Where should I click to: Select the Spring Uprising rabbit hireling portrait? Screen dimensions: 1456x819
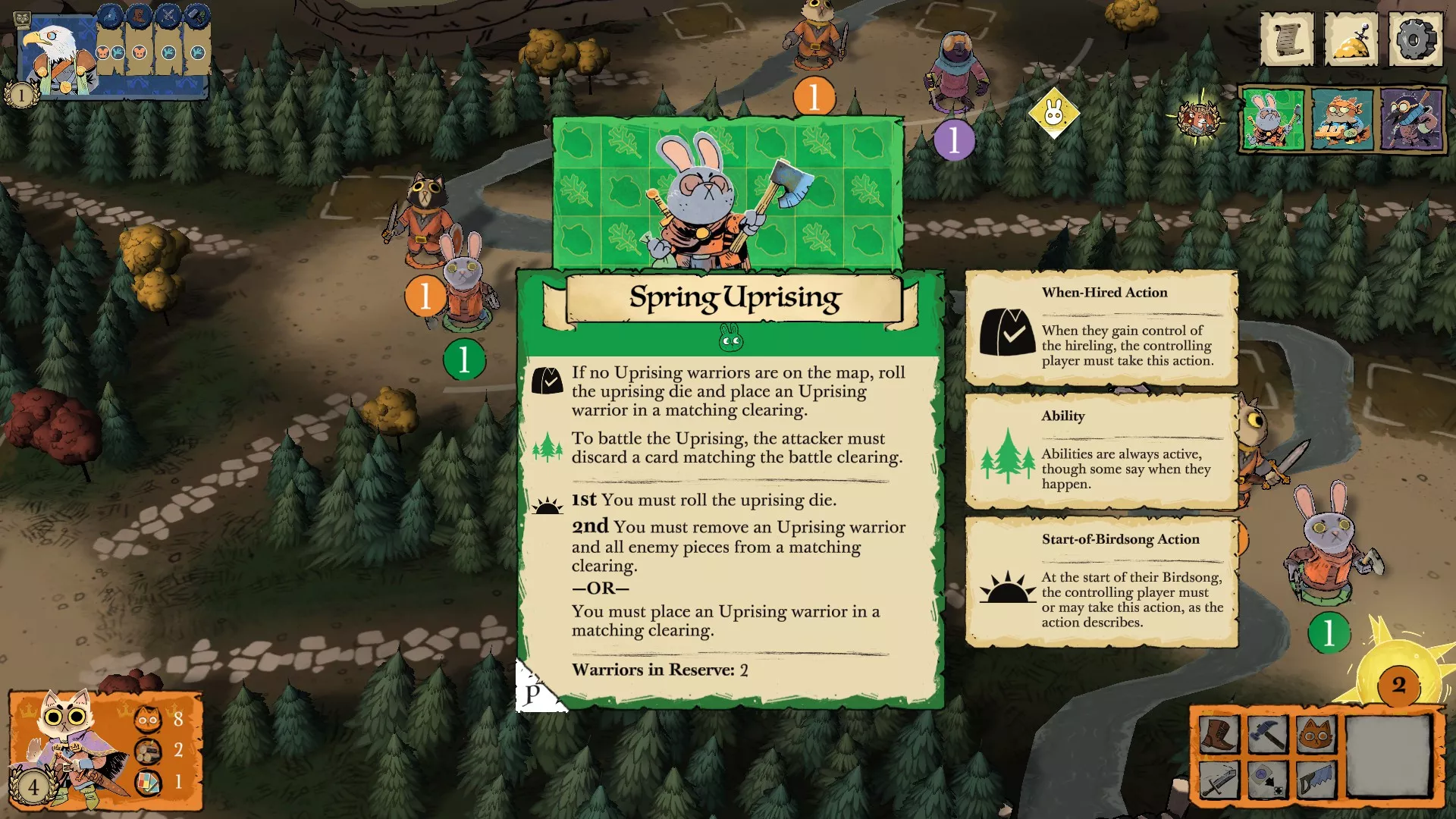tap(1273, 119)
